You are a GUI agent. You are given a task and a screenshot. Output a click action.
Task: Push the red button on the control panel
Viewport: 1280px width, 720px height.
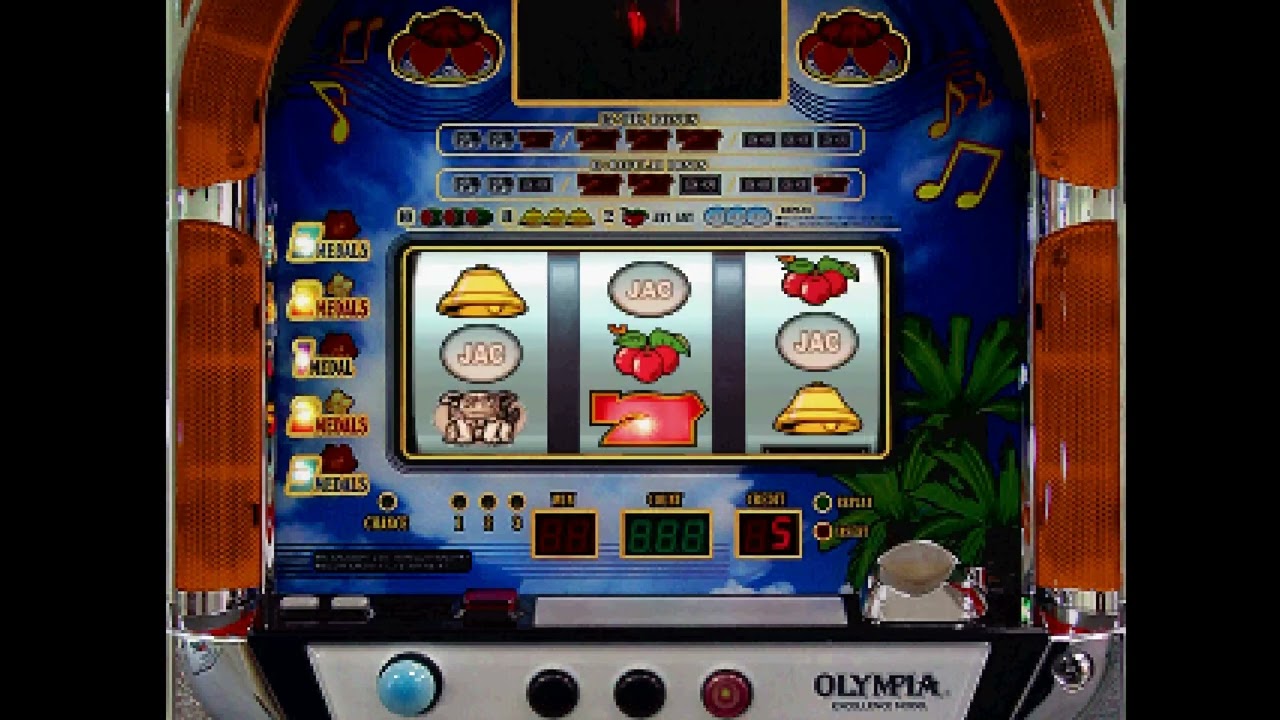coord(727,690)
